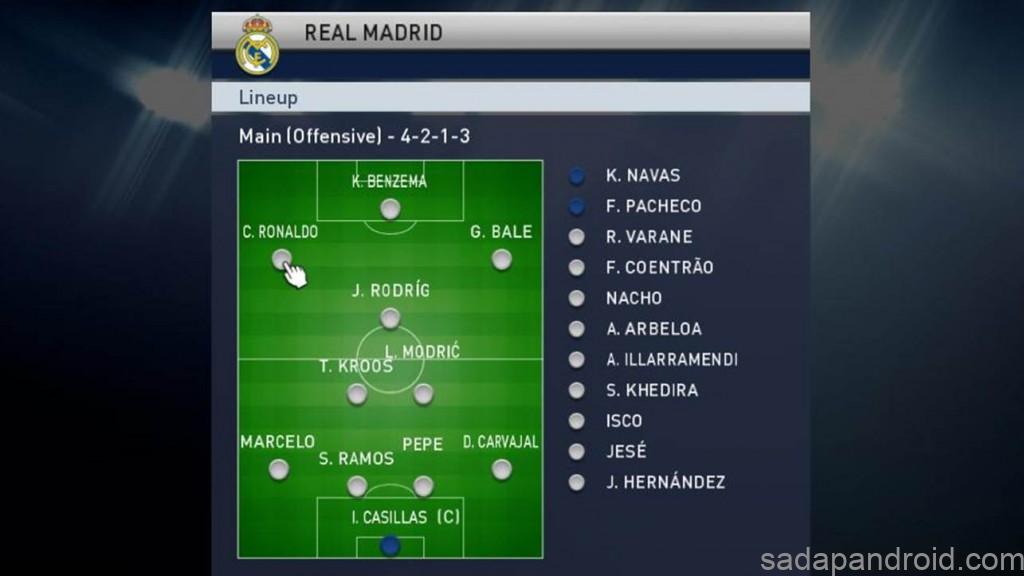The height and width of the screenshot is (576, 1024).
Task: Choose G. Bale's position marker
Action: click(501, 259)
